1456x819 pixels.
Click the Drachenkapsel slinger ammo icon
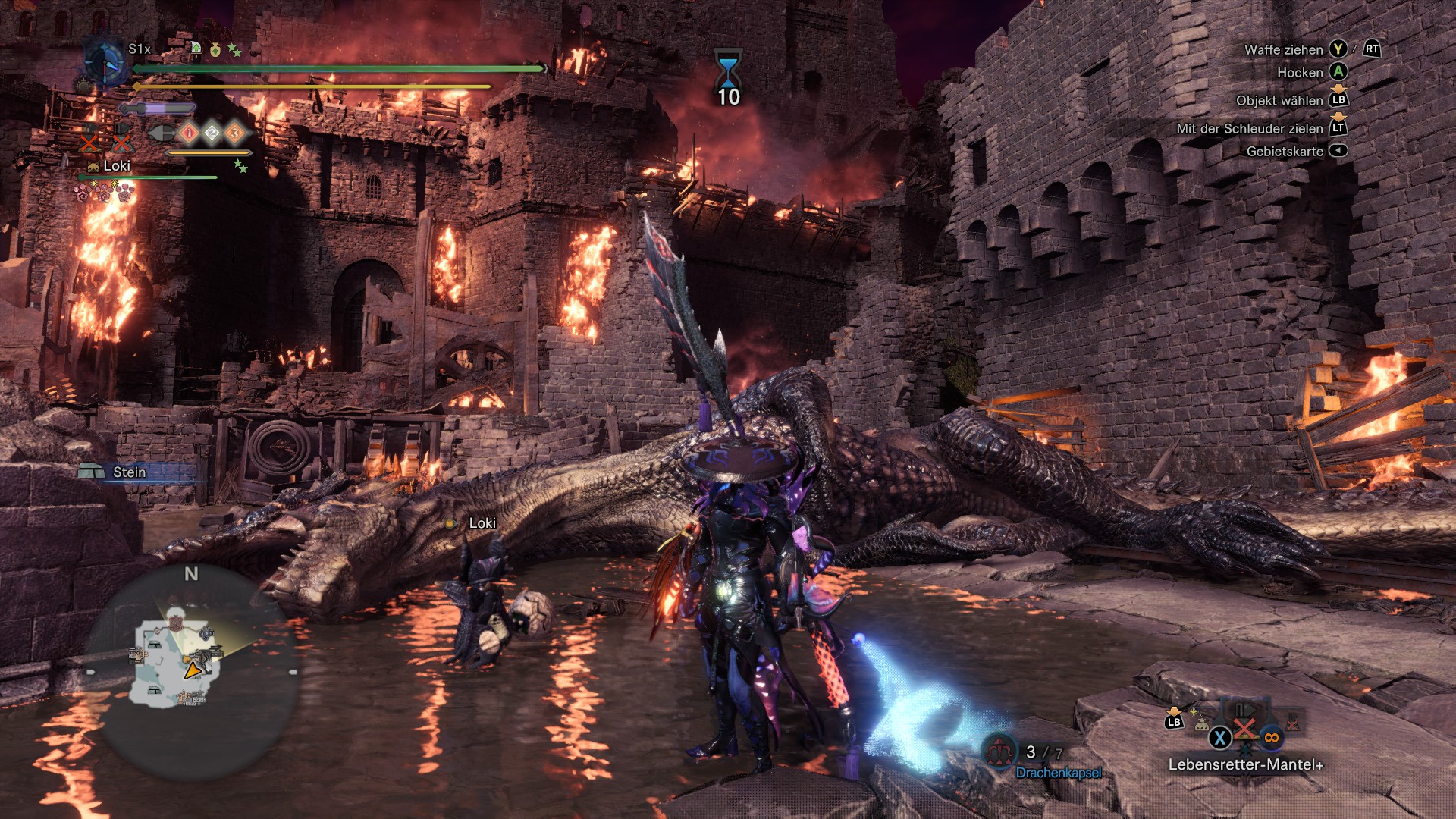tap(999, 751)
